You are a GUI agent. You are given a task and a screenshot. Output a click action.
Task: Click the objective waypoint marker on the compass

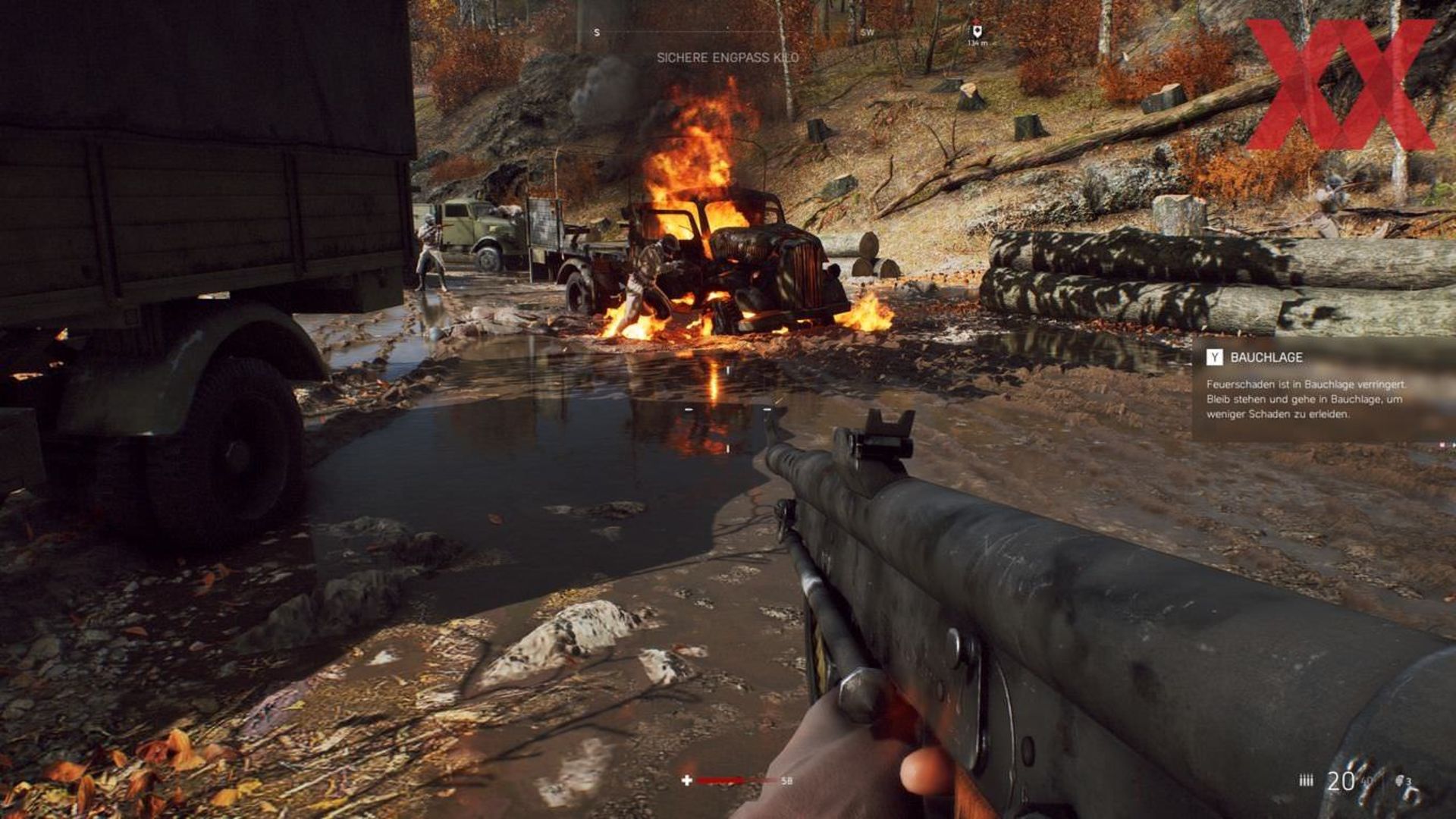(x=977, y=31)
